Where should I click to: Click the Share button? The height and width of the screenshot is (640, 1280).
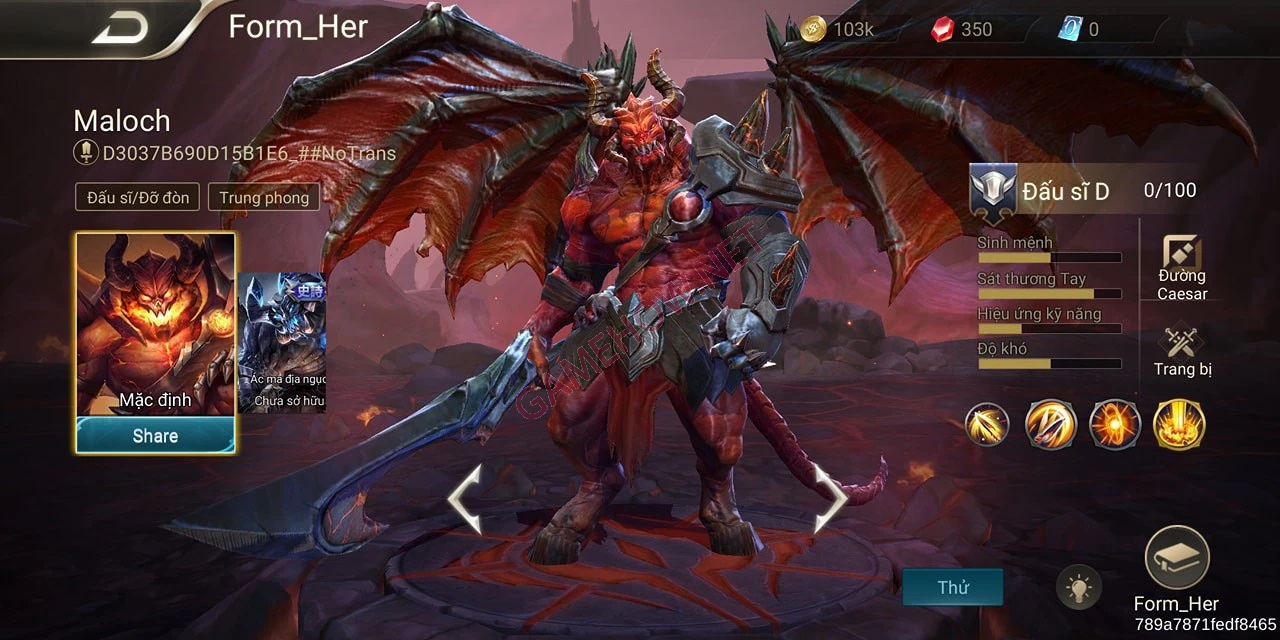tap(155, 436)
